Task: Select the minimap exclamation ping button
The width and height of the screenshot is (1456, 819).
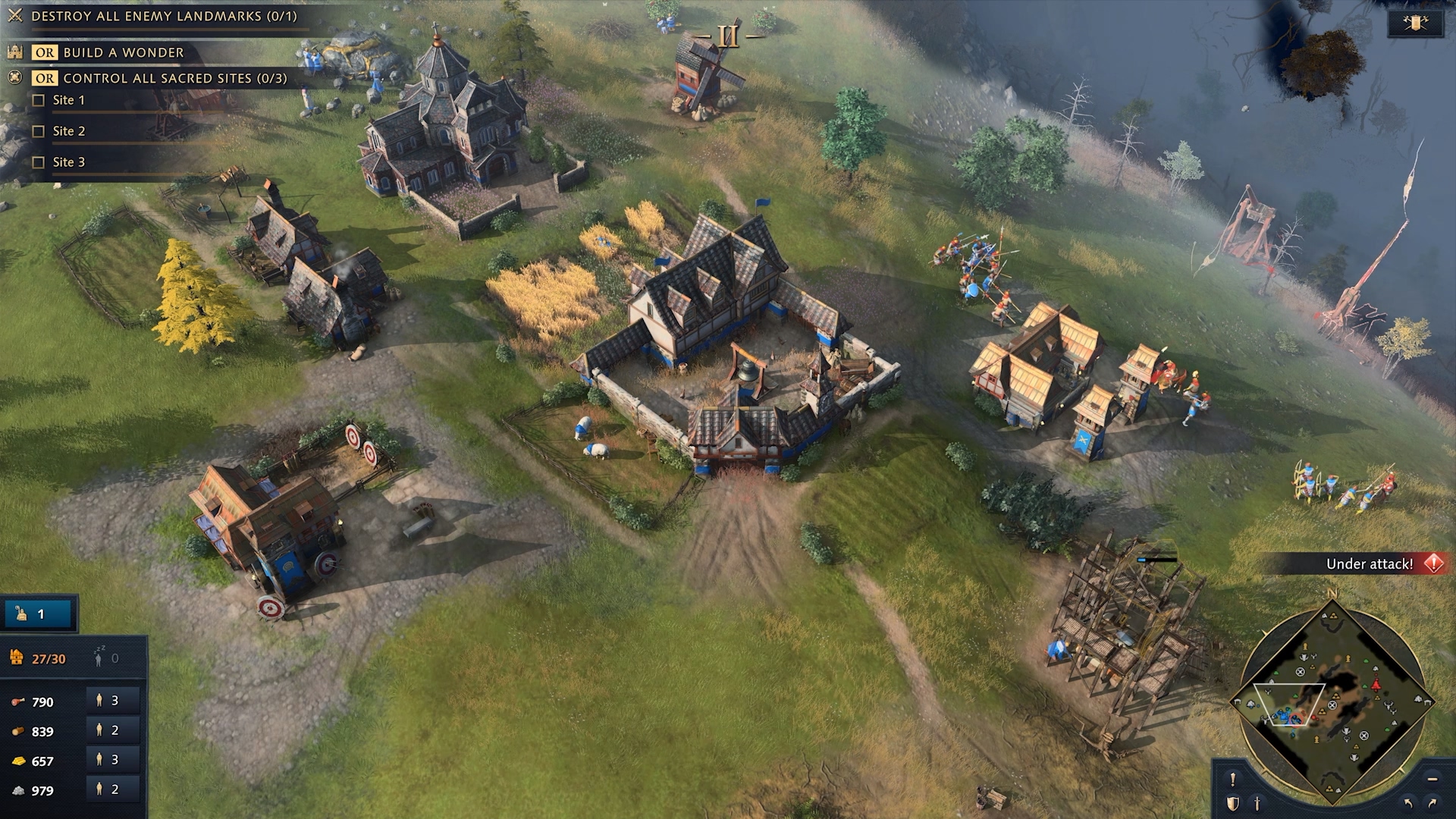Action: [x=1233, y=779]
